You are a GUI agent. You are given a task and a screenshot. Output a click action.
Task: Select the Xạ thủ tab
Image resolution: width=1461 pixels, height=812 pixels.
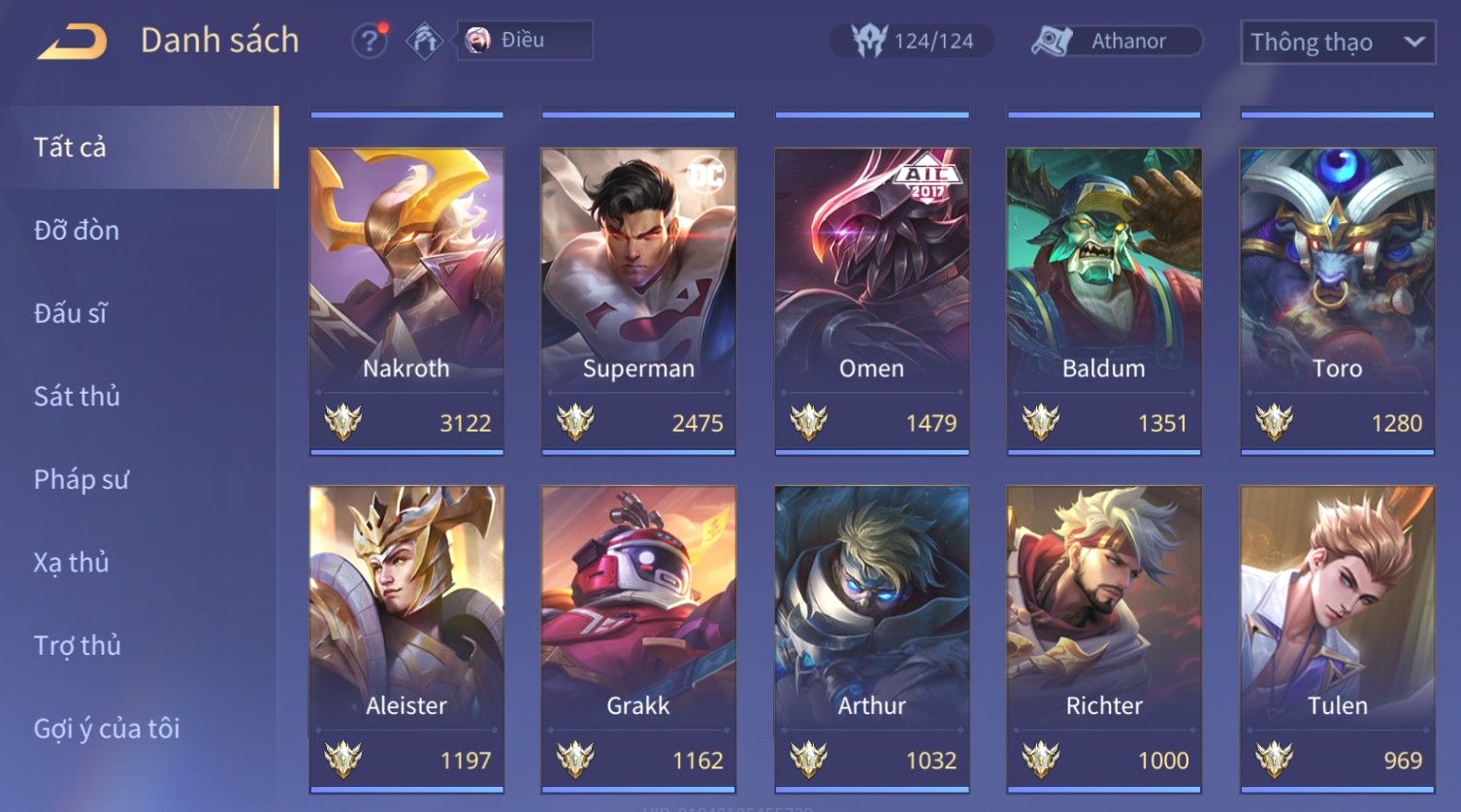coord(71,563)
